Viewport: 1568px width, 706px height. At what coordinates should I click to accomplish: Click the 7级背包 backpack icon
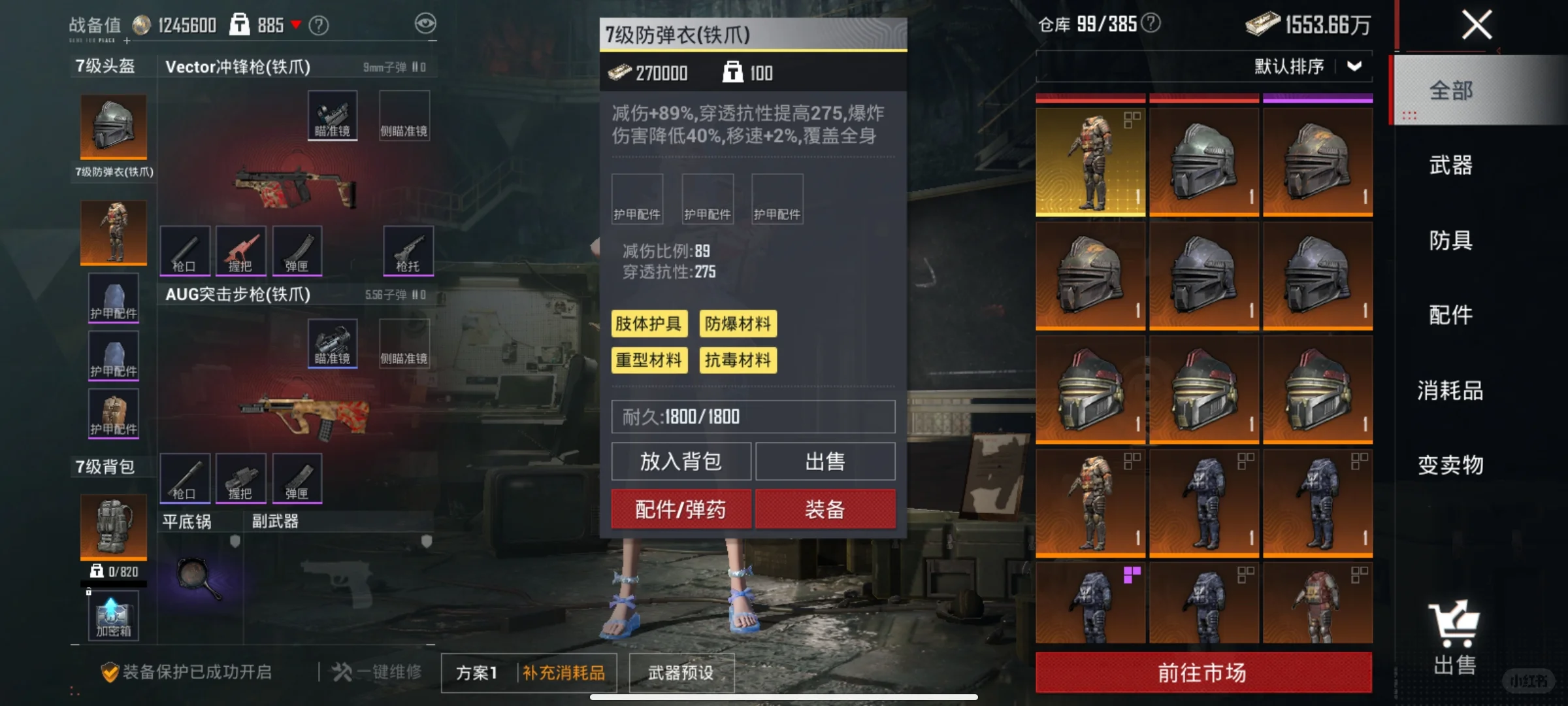tap(112, 526)
